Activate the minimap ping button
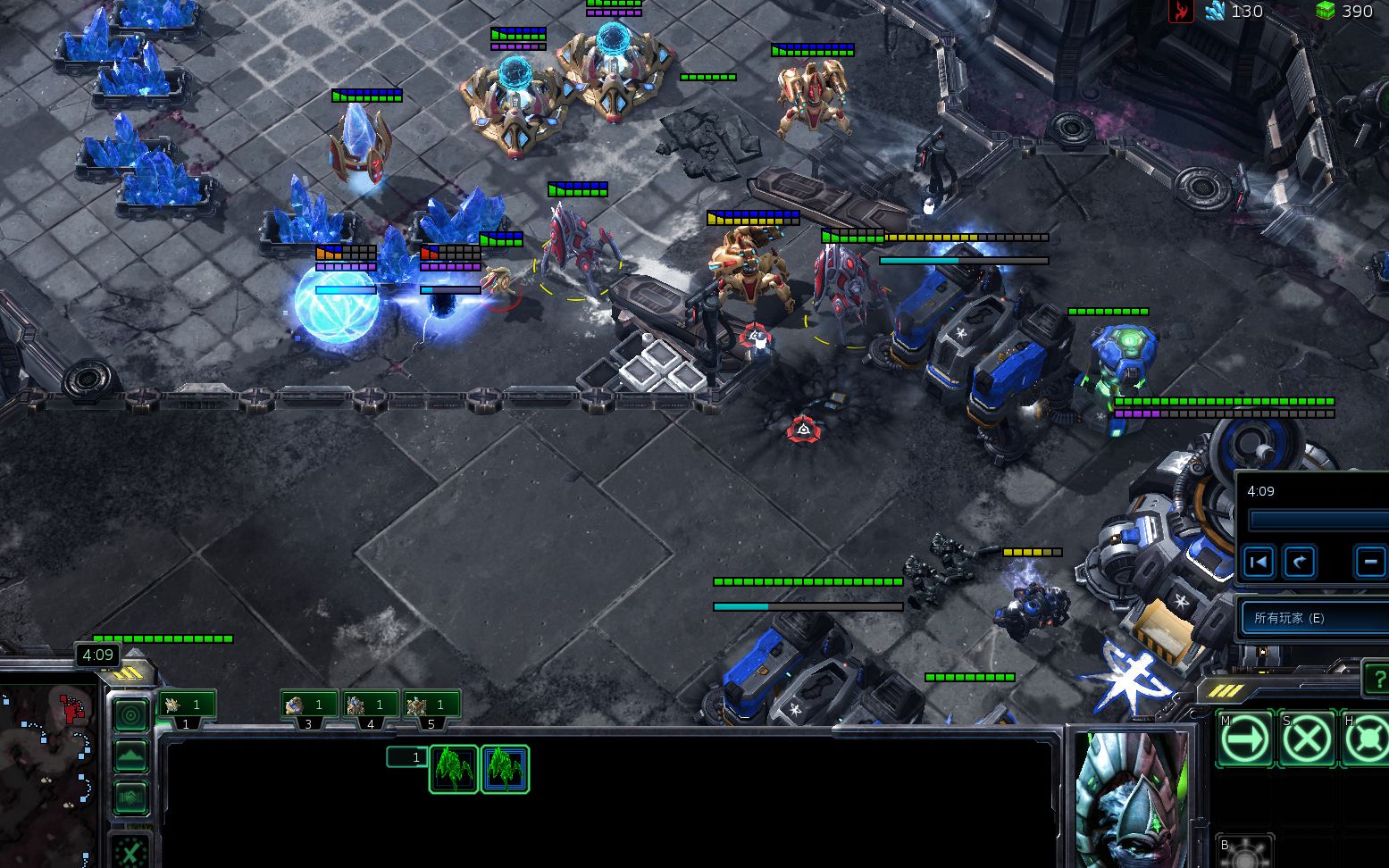This screenshot has width=1389, height=868. [x=131, y=715]
